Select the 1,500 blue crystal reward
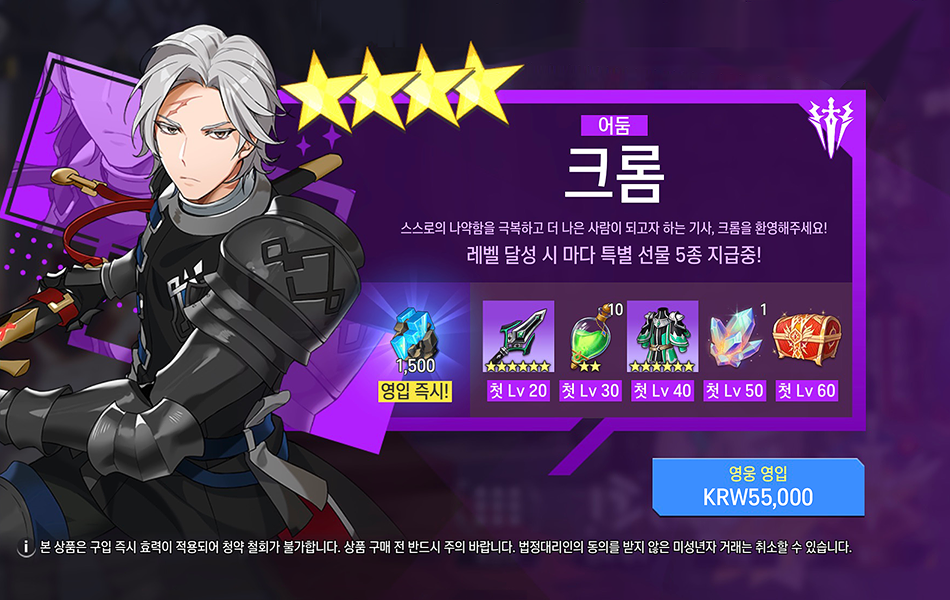 (x=415, y=339)
